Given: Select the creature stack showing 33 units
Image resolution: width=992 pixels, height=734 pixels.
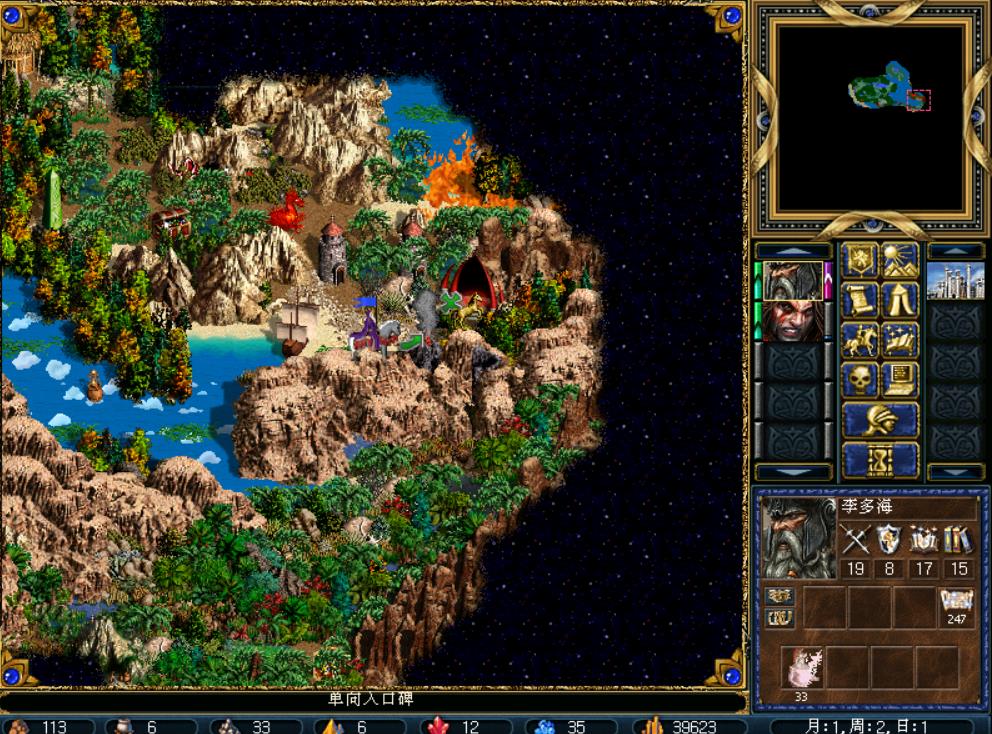Looking at the screenshot, I should 801,668.
